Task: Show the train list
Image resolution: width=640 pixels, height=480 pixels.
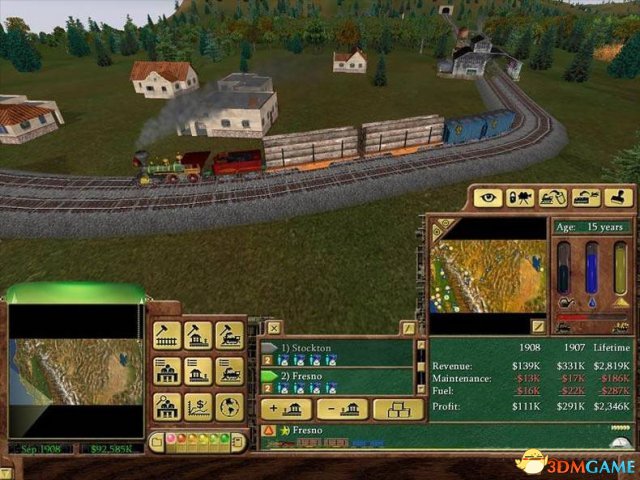Action: (x=229, y=372)
